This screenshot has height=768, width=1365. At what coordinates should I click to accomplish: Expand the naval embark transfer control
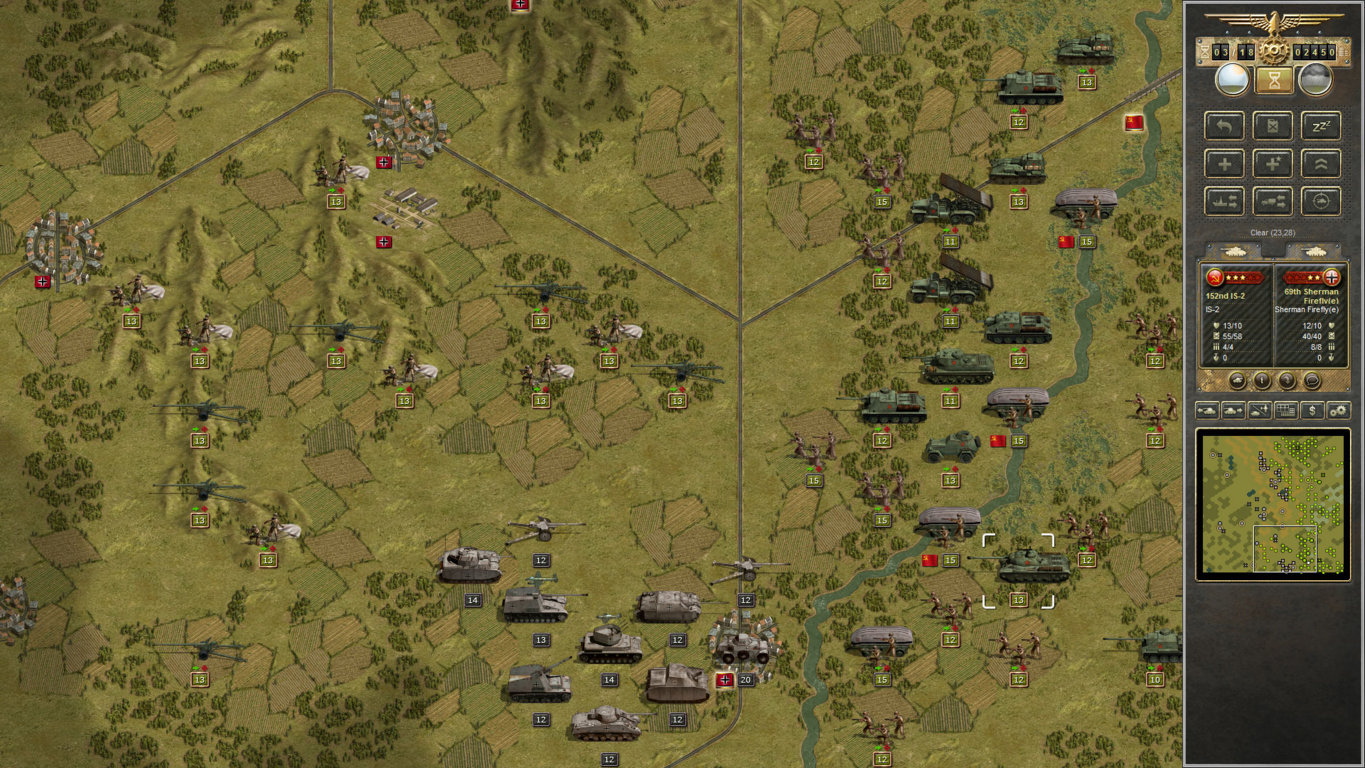click(x=1224, y=200)
